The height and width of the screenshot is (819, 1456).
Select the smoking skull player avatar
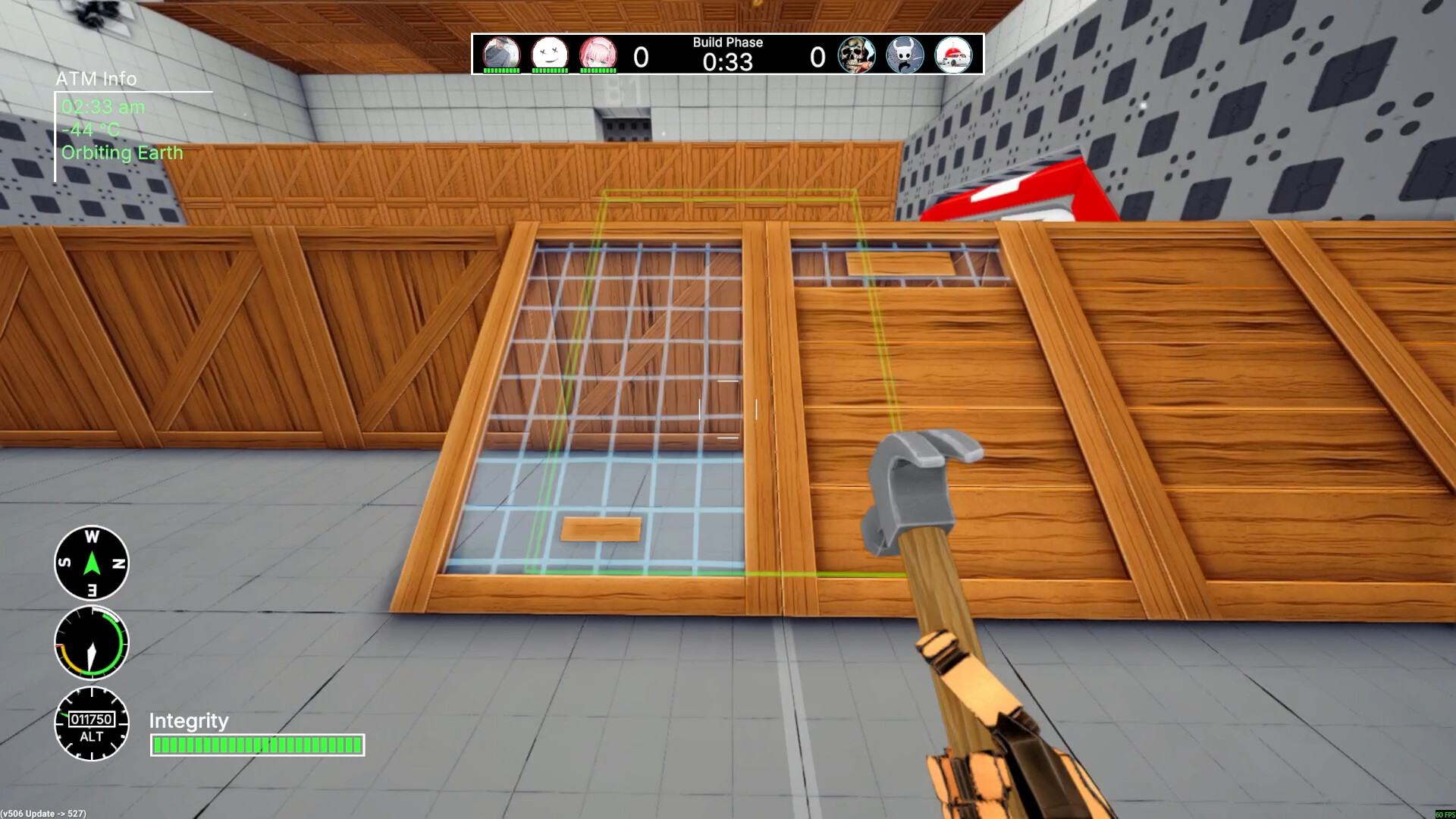tap(857, 55)
